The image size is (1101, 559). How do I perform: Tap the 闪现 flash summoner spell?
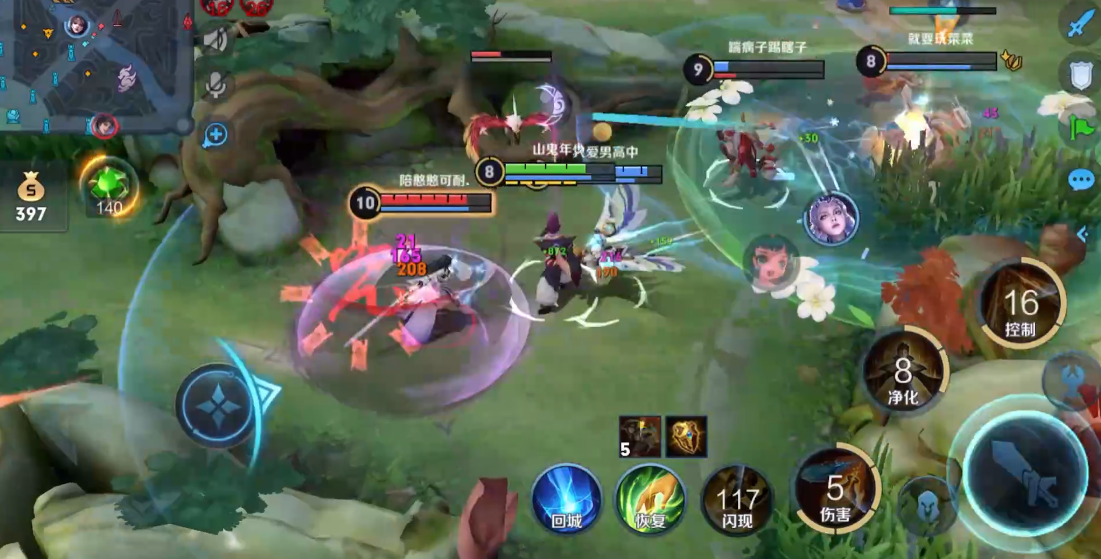tap(737, 497)
